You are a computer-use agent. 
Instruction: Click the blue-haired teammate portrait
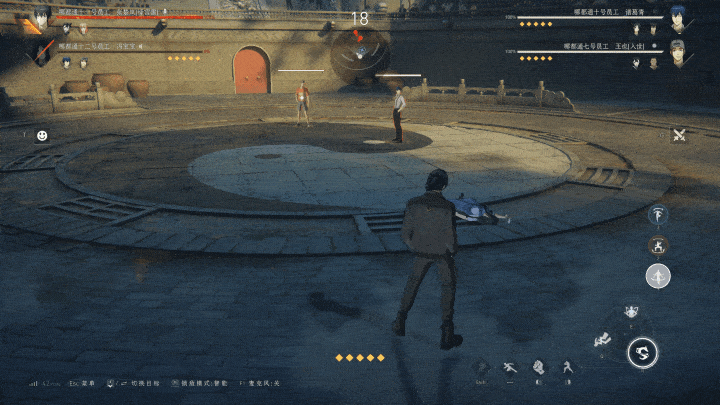[x=683, y=19]
